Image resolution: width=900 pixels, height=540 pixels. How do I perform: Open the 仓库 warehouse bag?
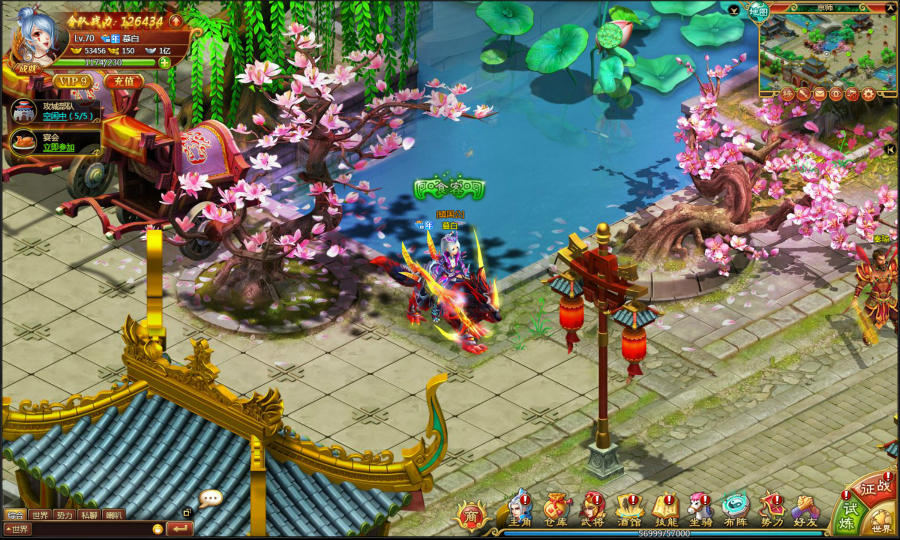point(555,508)
